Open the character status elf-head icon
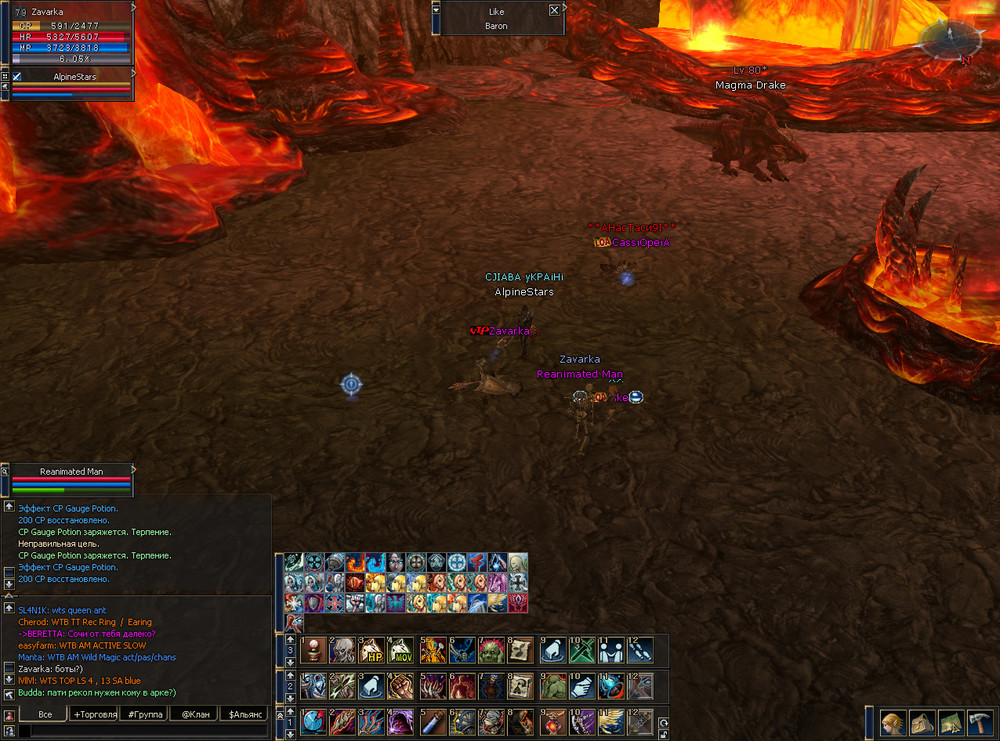 coord(893,722)
